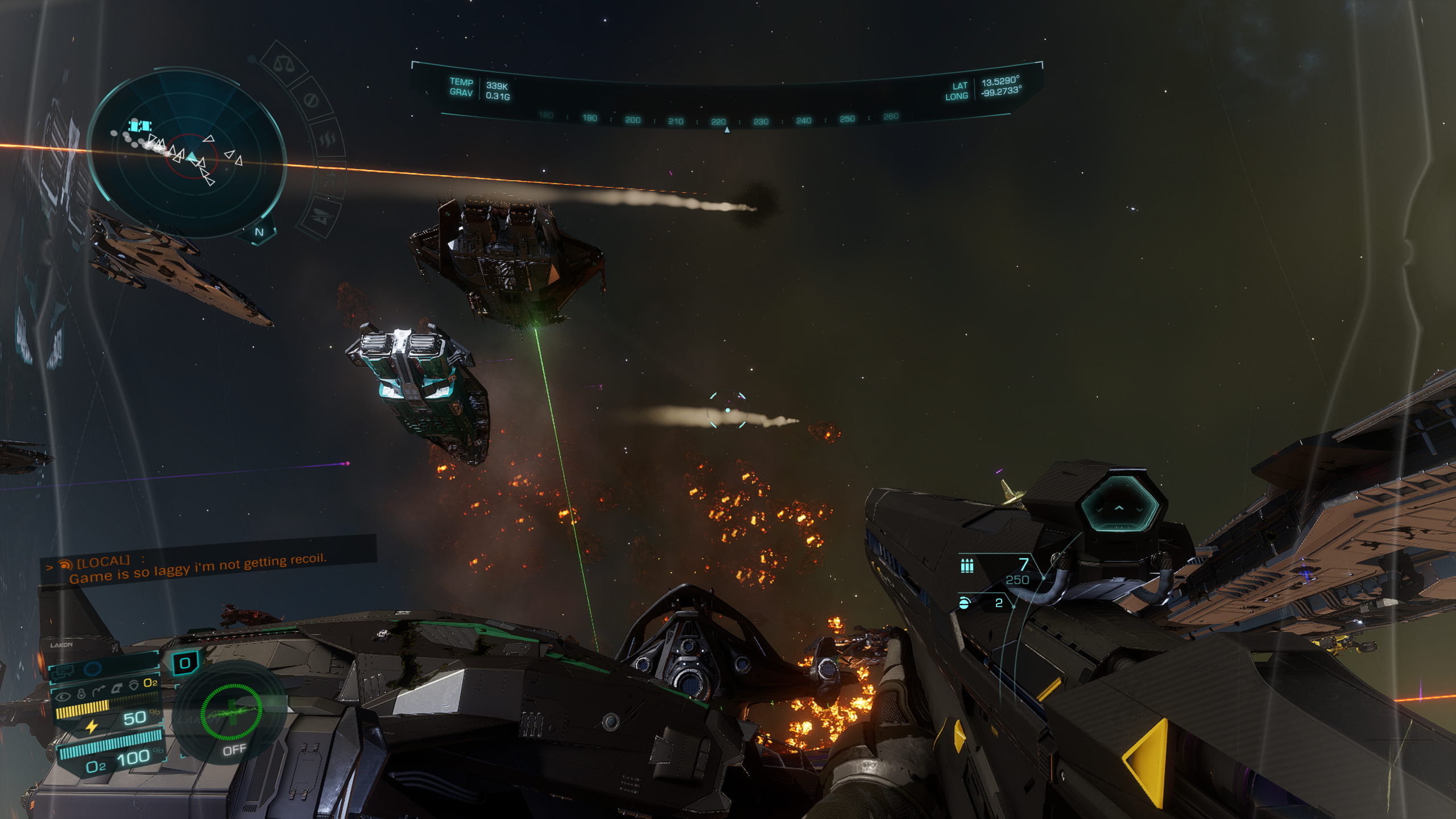Viewport: 1456px width, 819px height.
Task: Select the temperature thermometer icon
Action: pos(81,693)
